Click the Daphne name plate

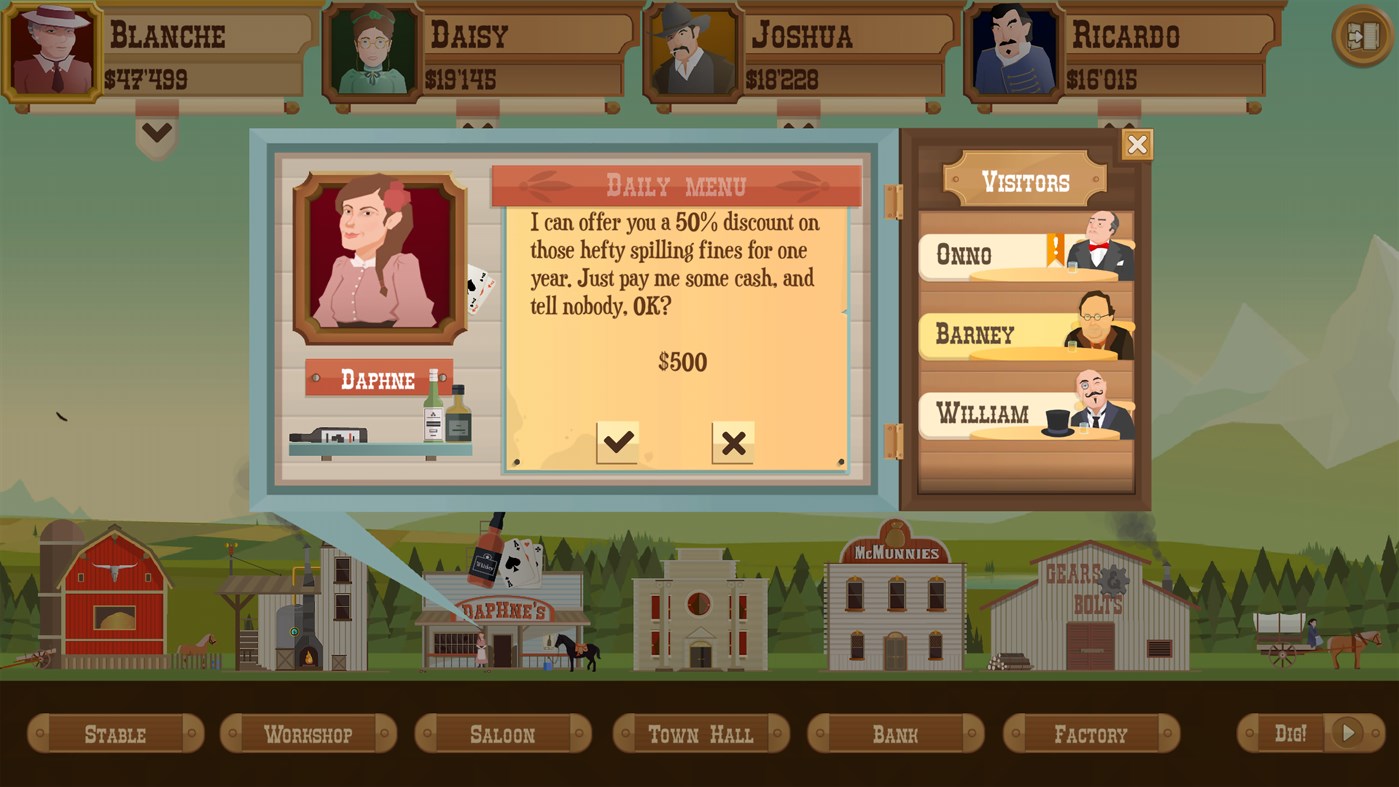379,379
